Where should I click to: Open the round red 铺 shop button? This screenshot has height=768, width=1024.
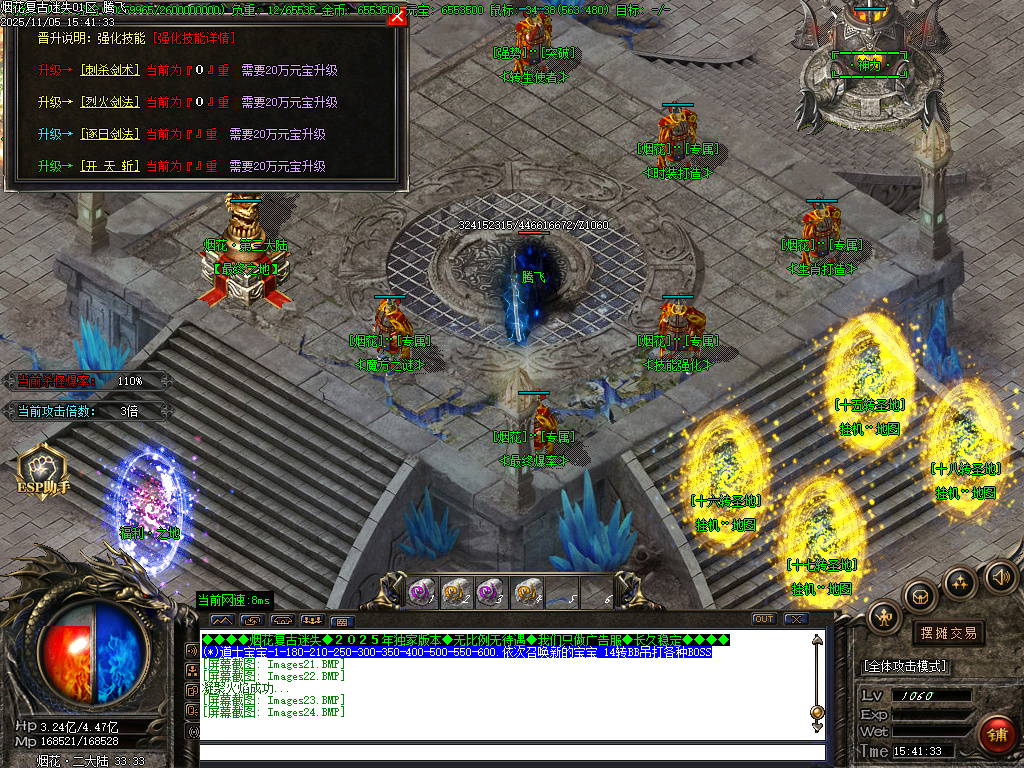(997, 733)
